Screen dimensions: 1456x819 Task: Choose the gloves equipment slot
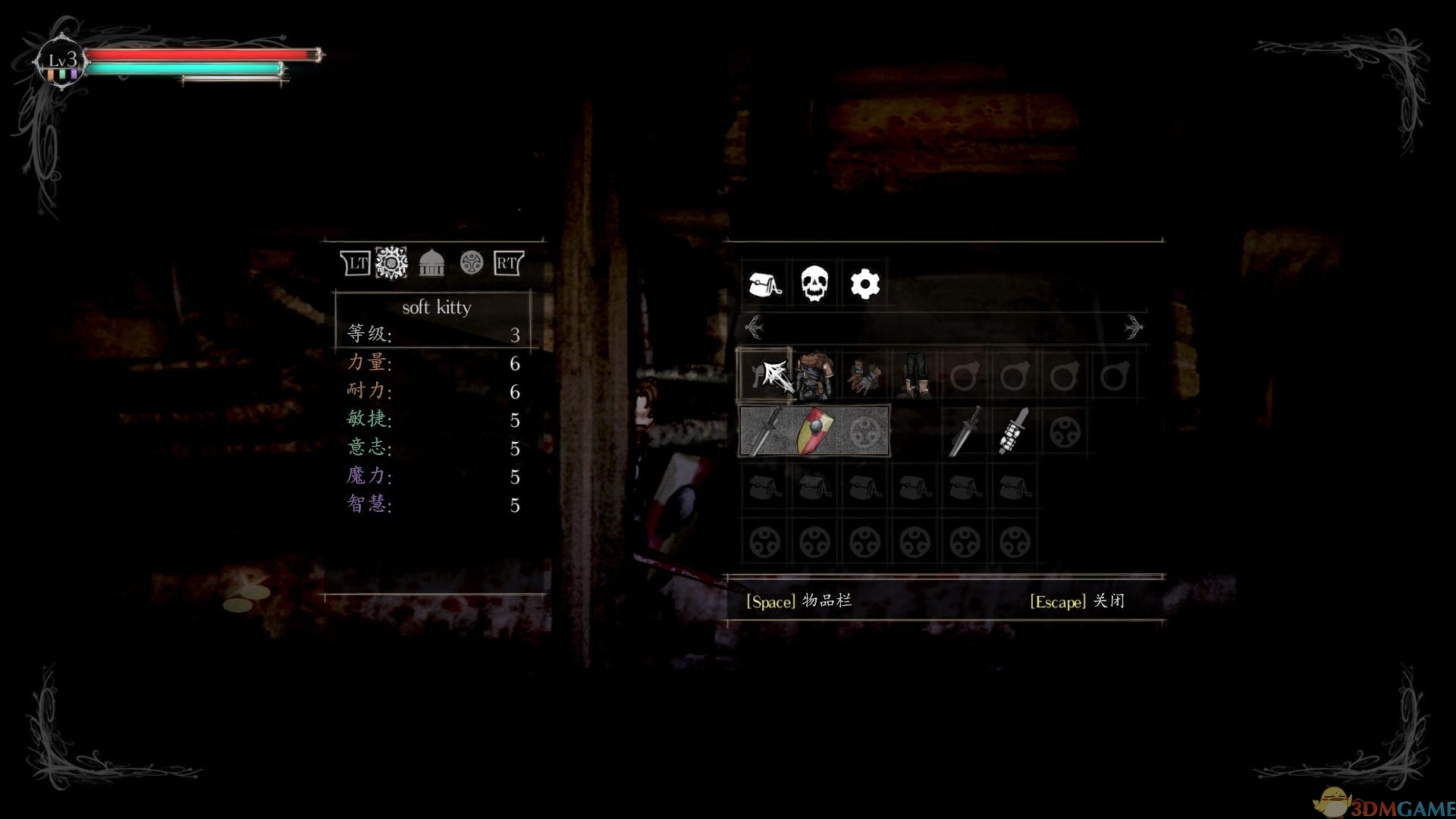pos(864,375)
